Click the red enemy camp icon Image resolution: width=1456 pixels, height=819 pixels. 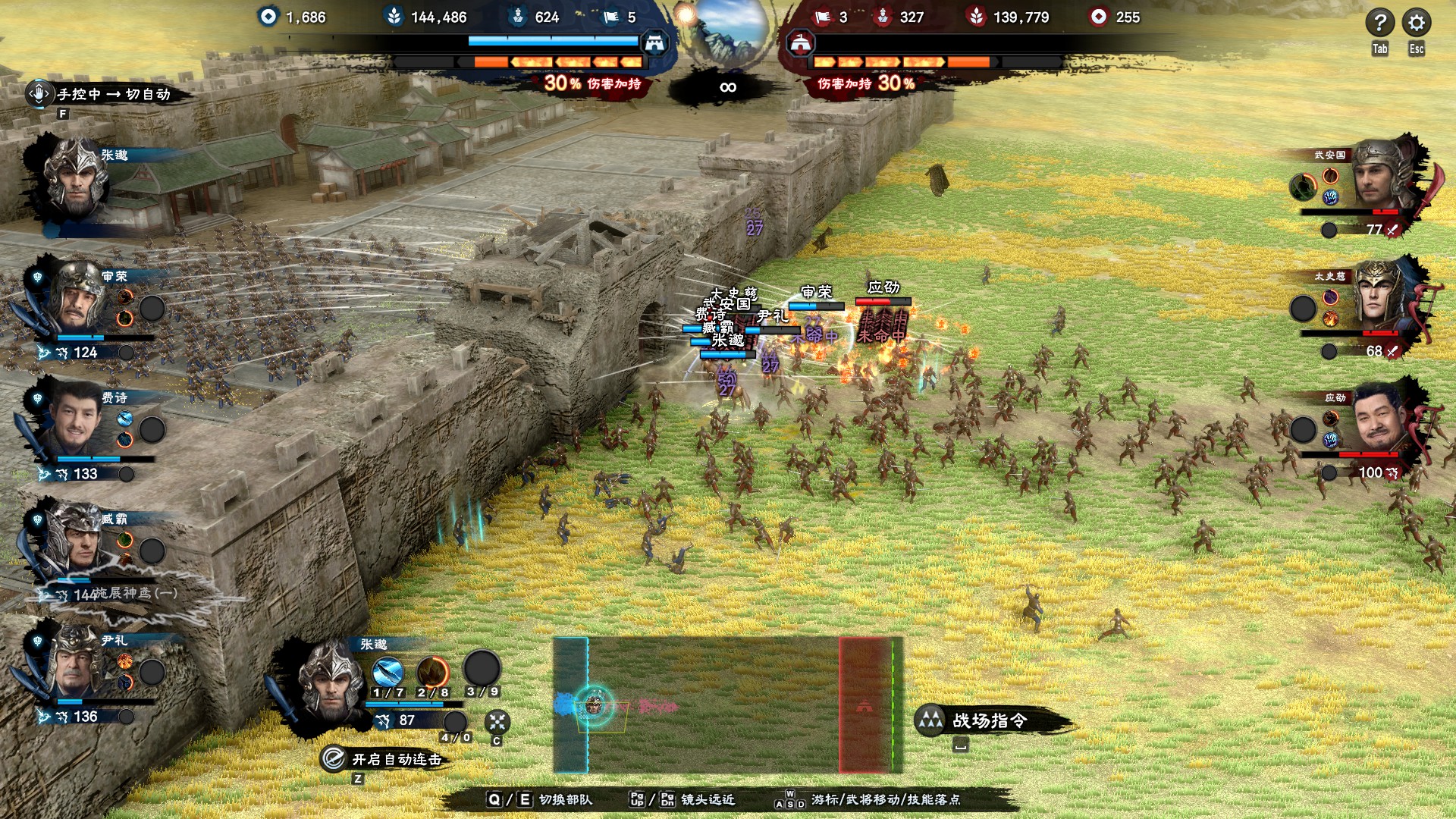tap(801, 43)
